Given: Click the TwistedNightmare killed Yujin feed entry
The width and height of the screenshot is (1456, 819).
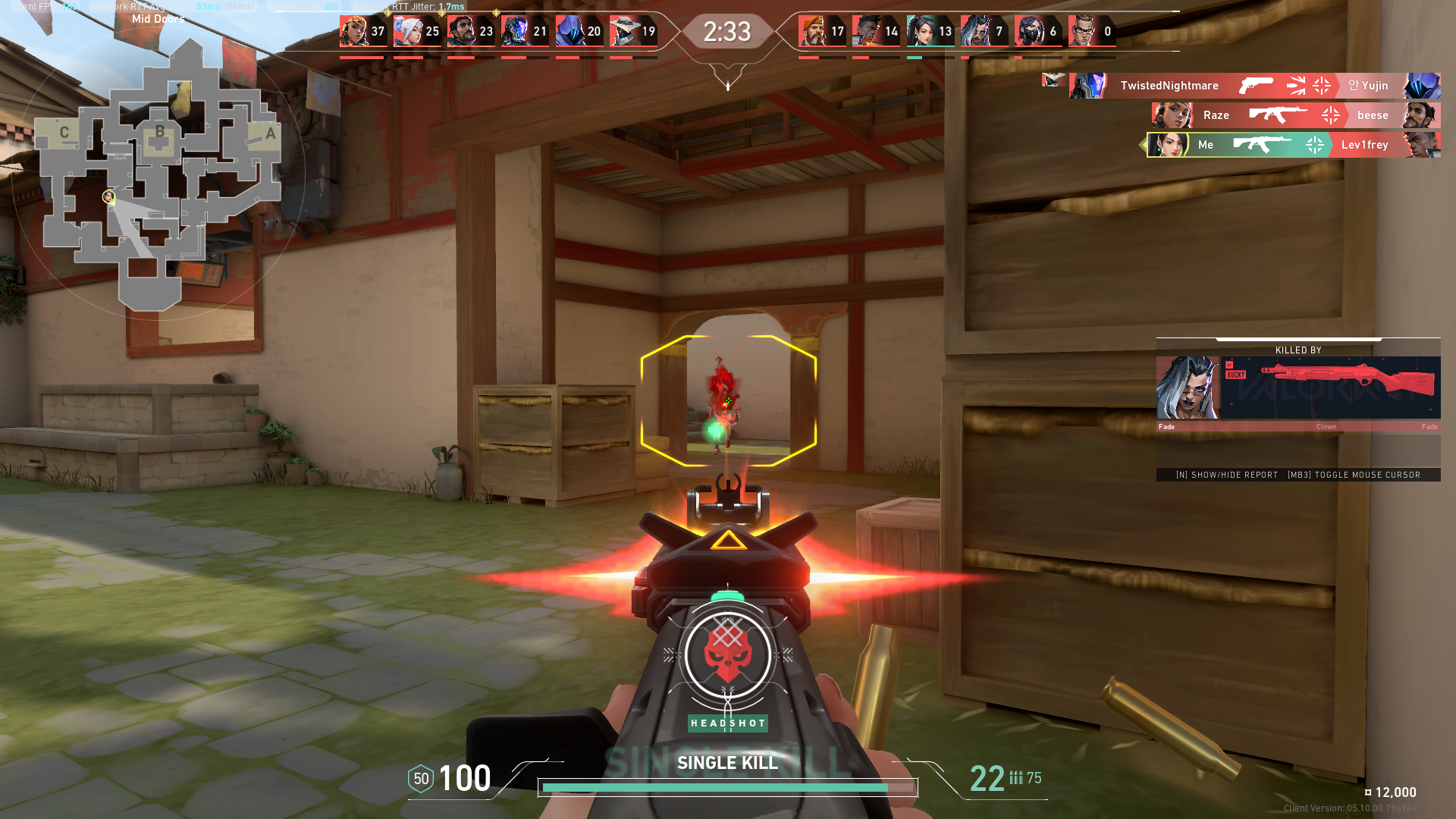Looking at the screenshot, I should [1254, 86].
